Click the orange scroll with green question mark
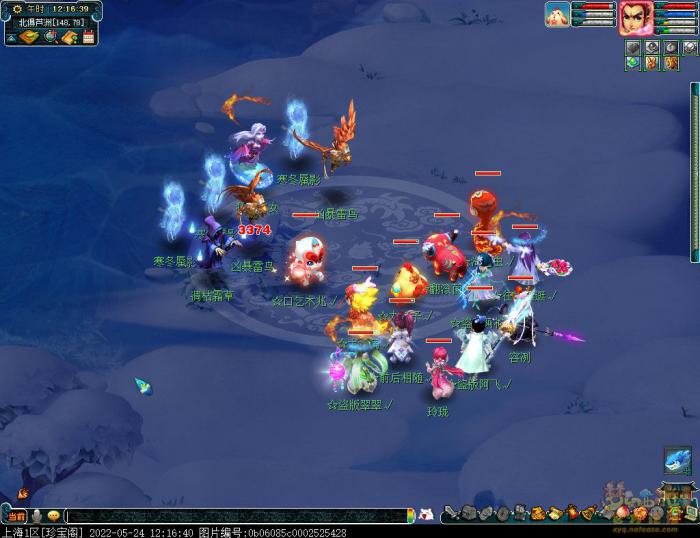 coord(68,38)
